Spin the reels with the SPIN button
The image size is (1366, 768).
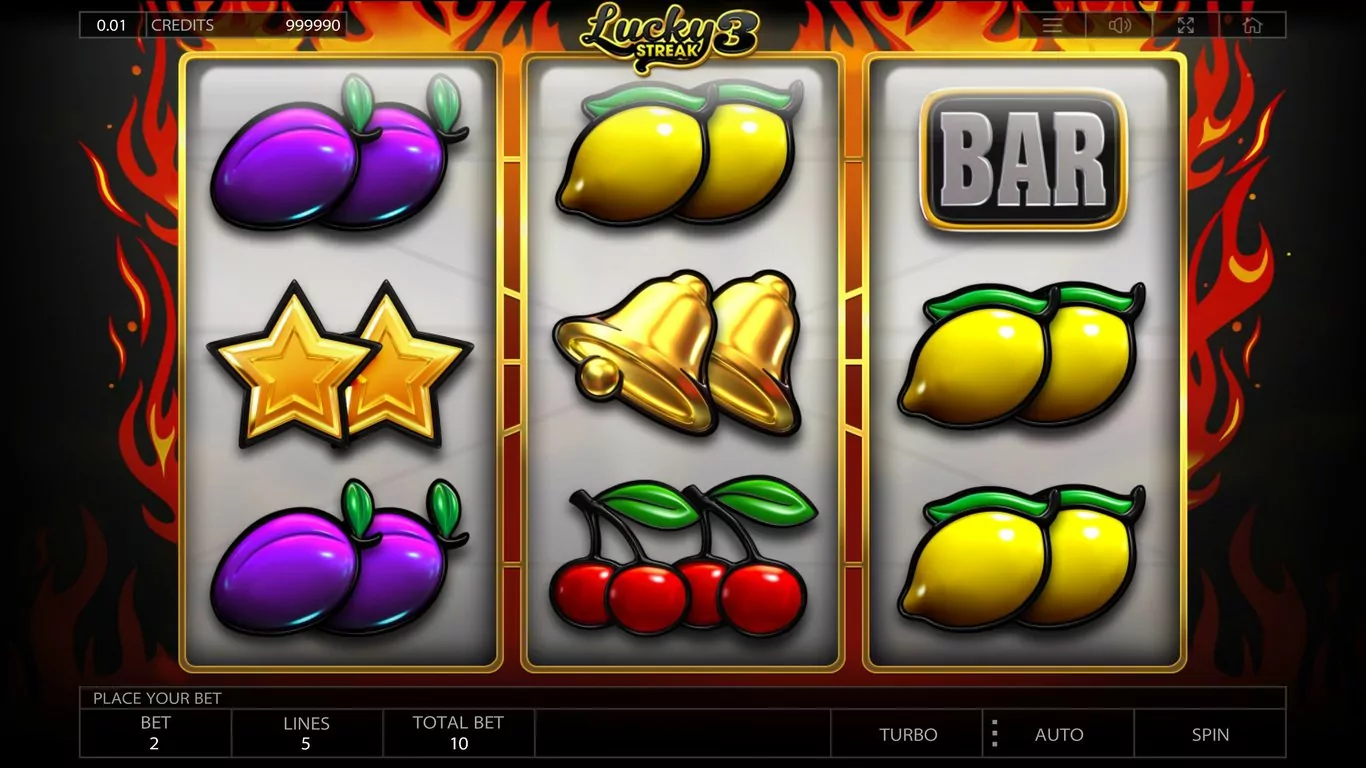(1210, 734)
